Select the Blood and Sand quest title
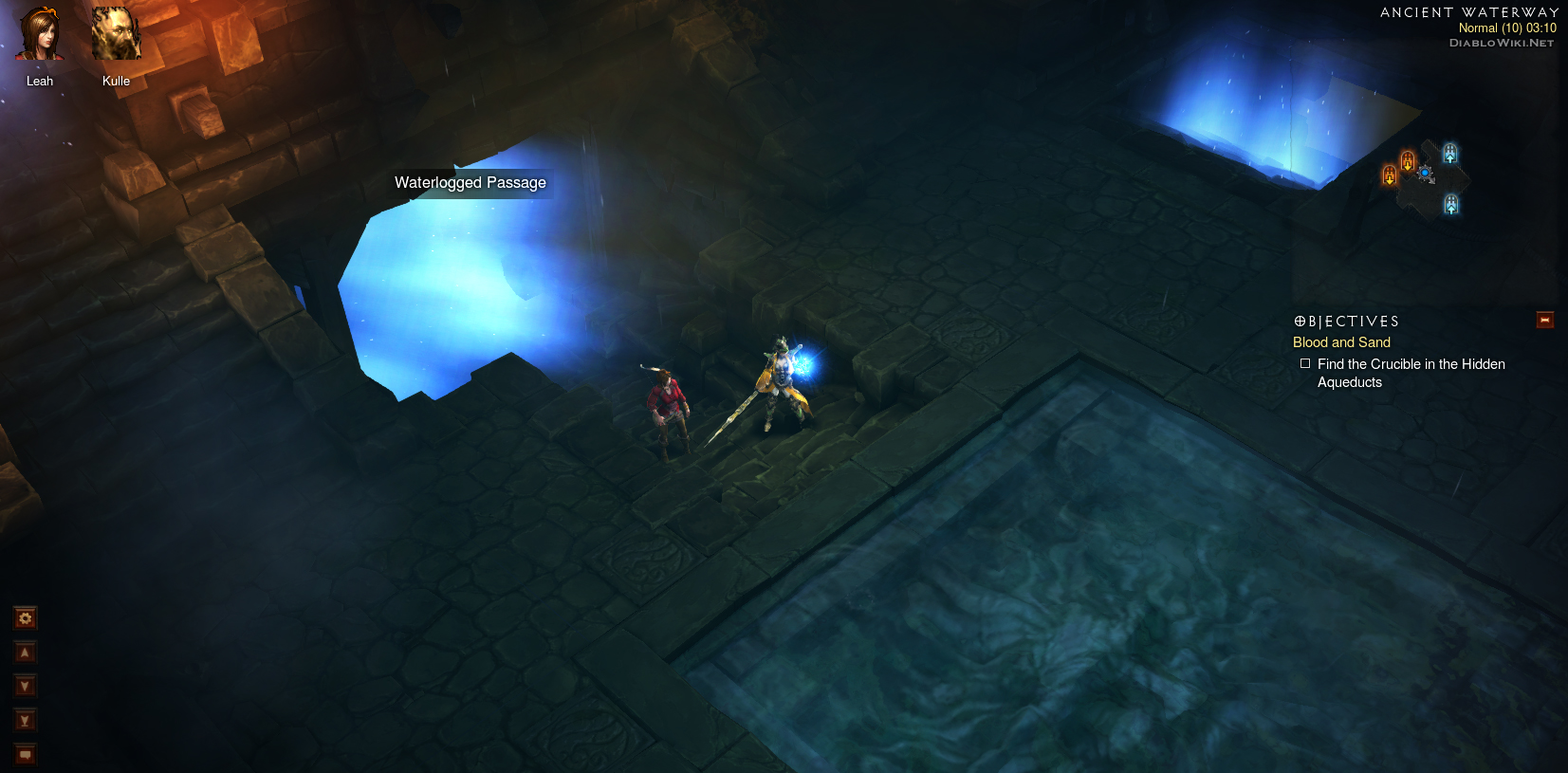Viewport: 1568px width, 773px height. point(1341,342)
